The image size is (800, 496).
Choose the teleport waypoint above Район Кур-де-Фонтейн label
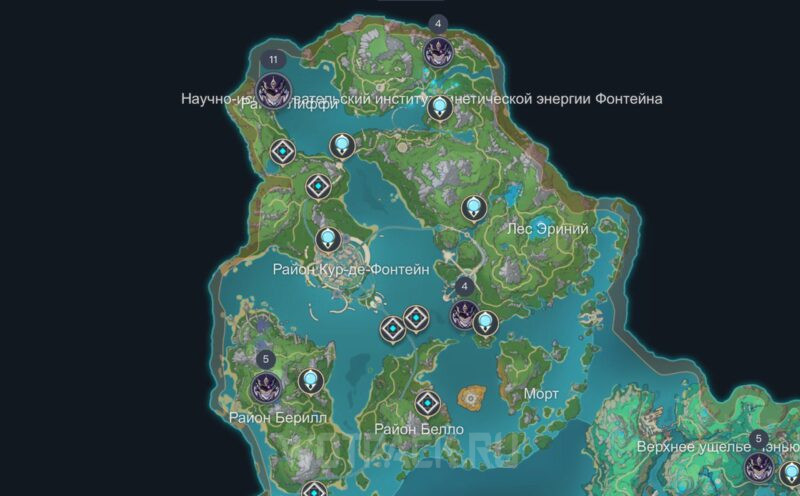[x=327, y=240]
